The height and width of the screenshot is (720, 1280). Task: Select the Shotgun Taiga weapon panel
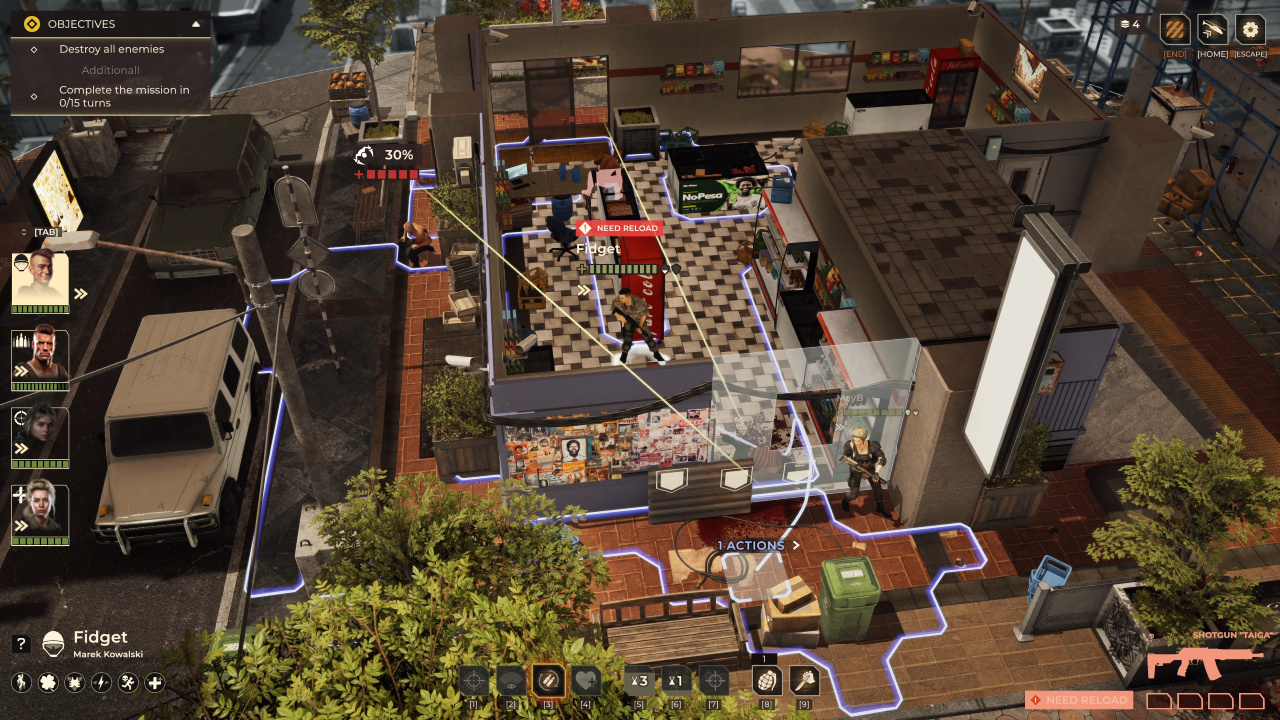click(x=1205, y=662)
